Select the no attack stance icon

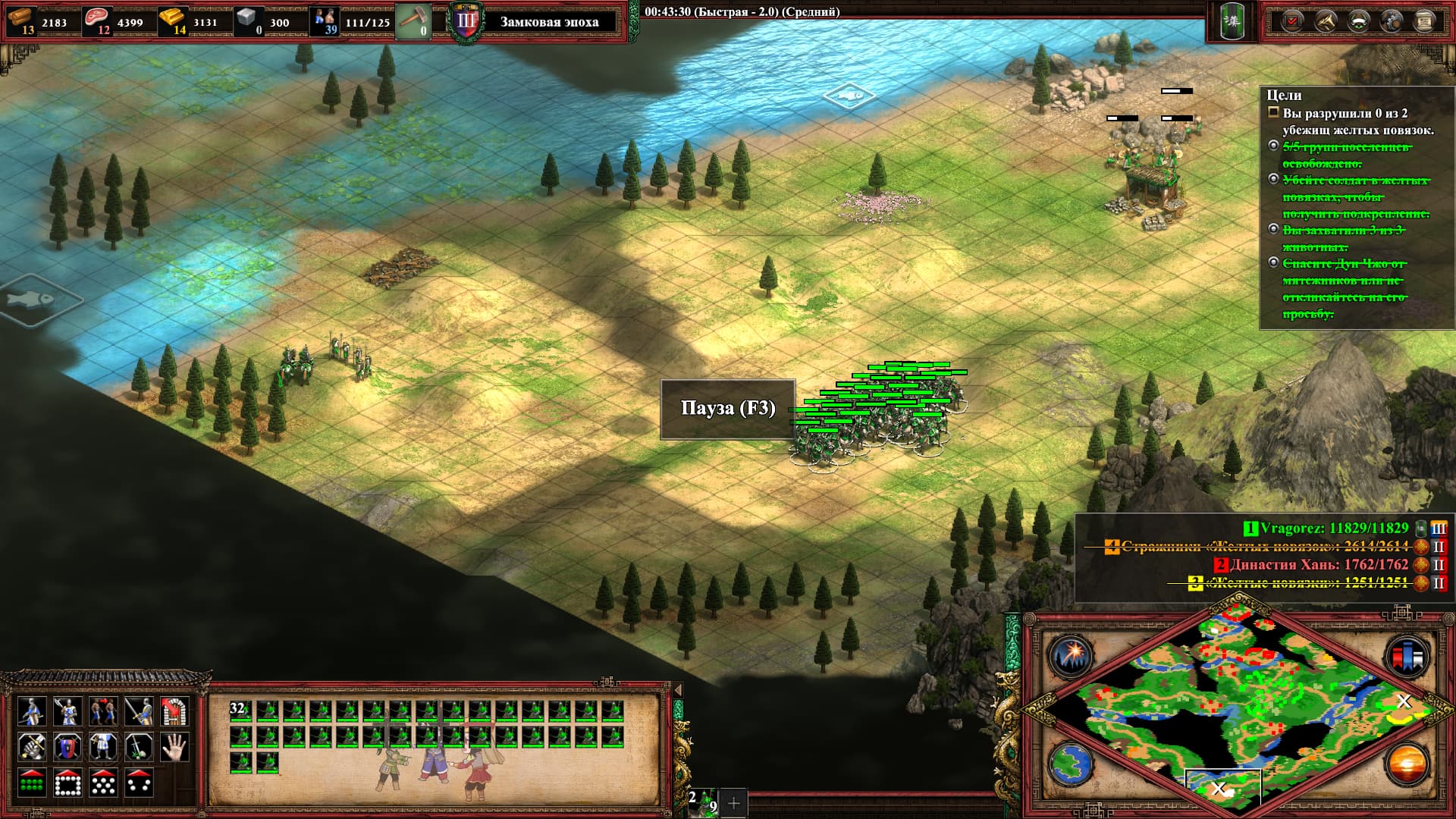(x=140, y=747)
